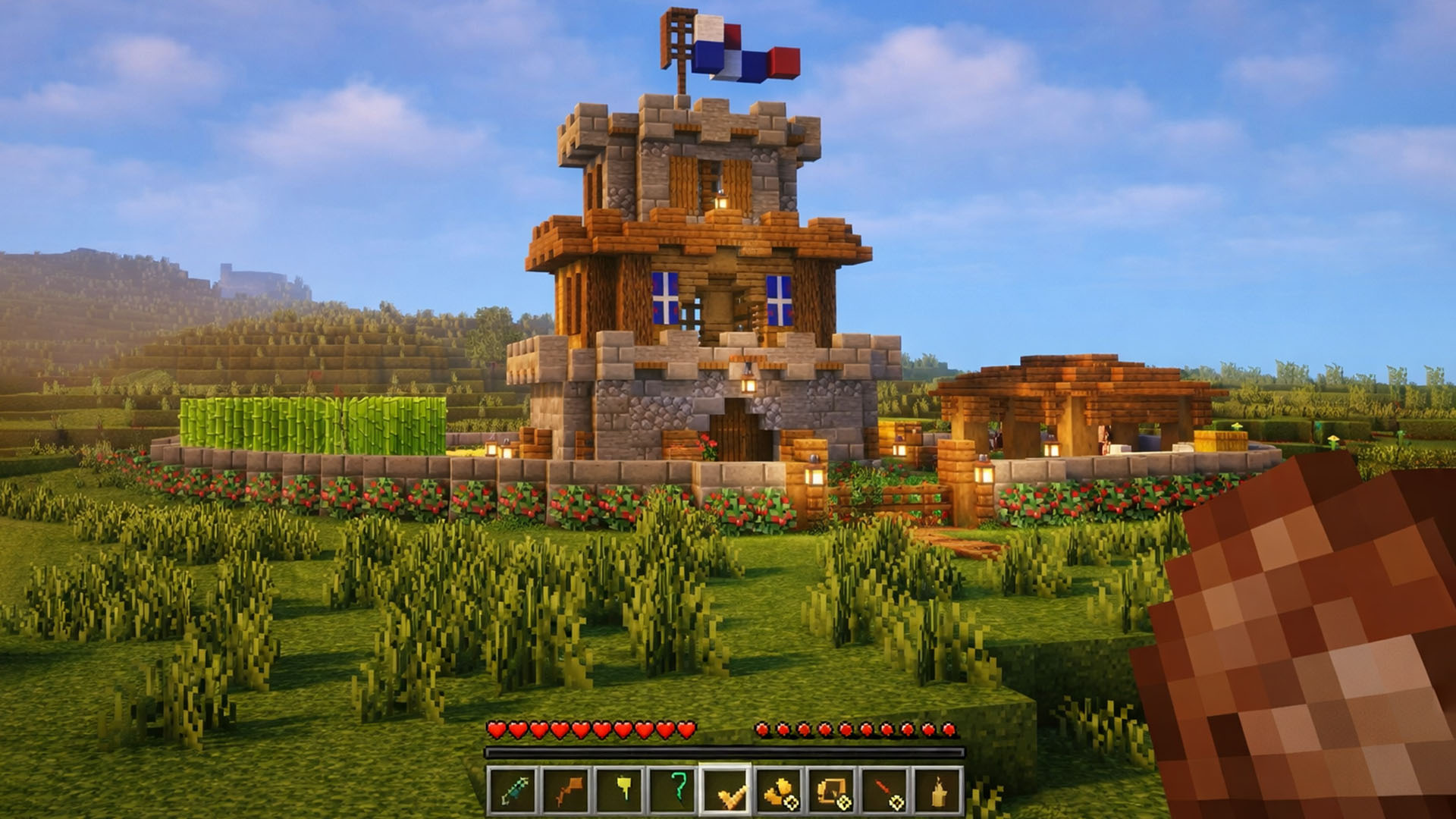Select the yellow mallet hotbar slot

617,791
